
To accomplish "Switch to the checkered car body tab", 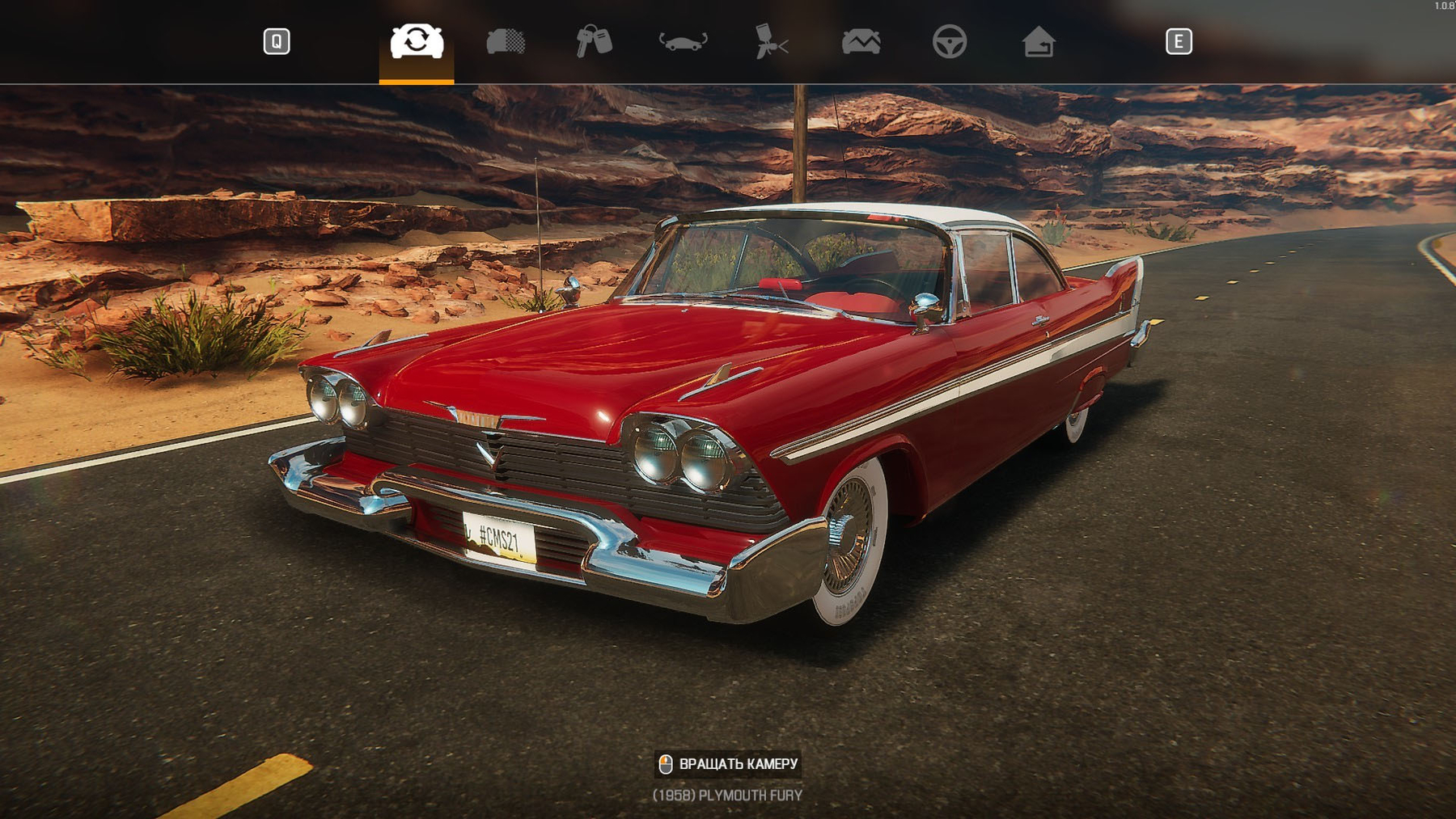I will (506, 41).
